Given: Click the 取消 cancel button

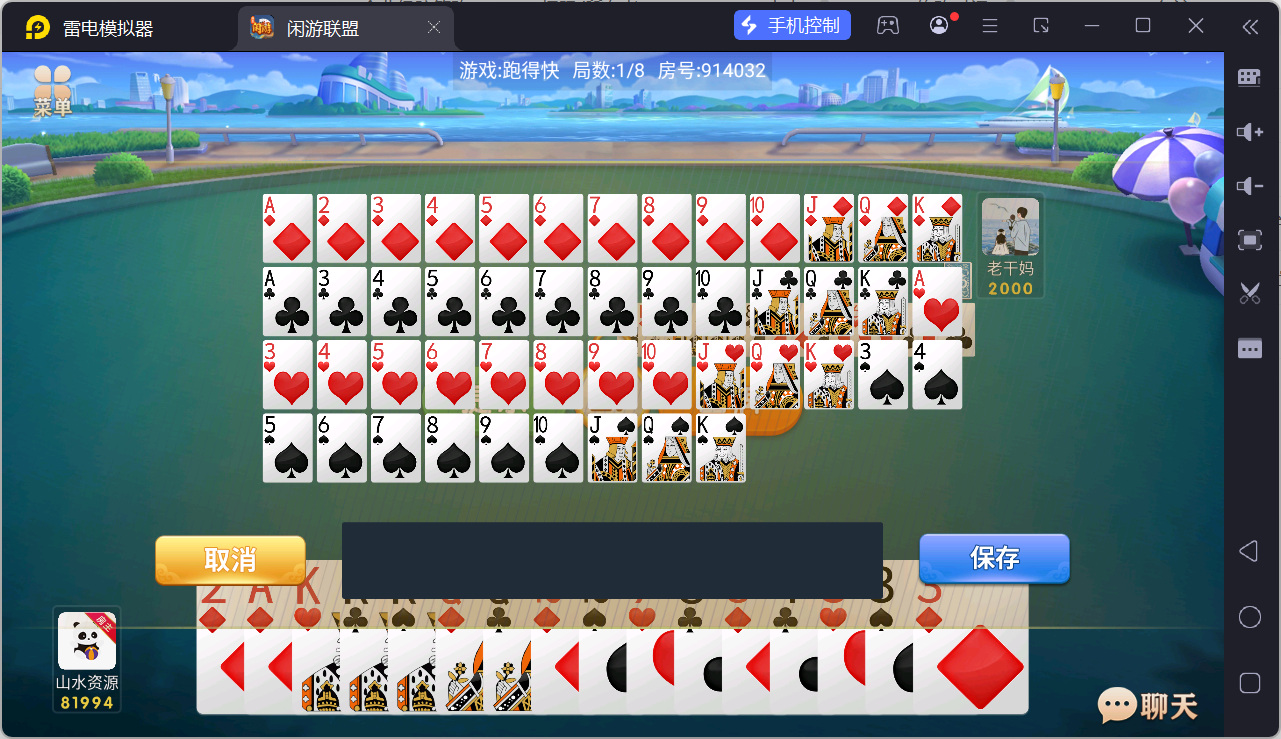Looking at the screenshot, I should coord(229,560).
